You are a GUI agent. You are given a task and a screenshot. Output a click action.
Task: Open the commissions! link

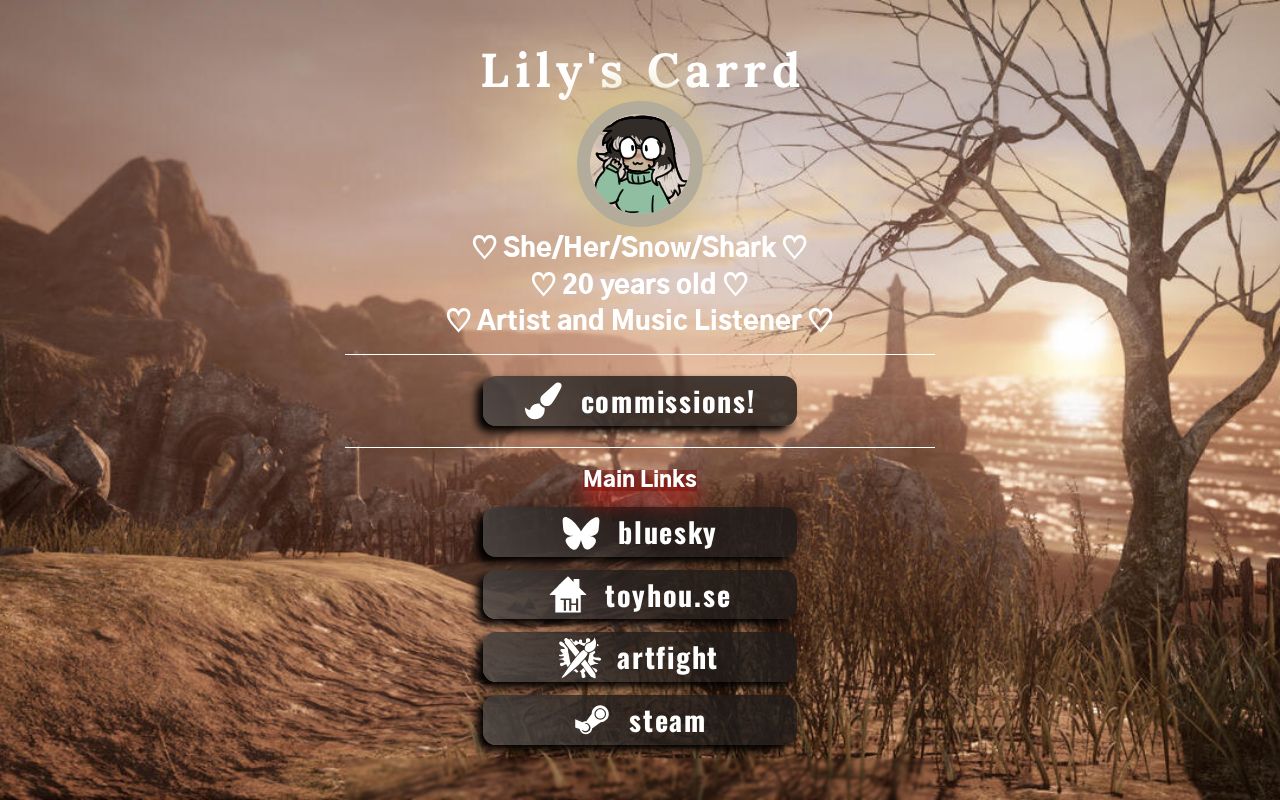pos(640,402)
